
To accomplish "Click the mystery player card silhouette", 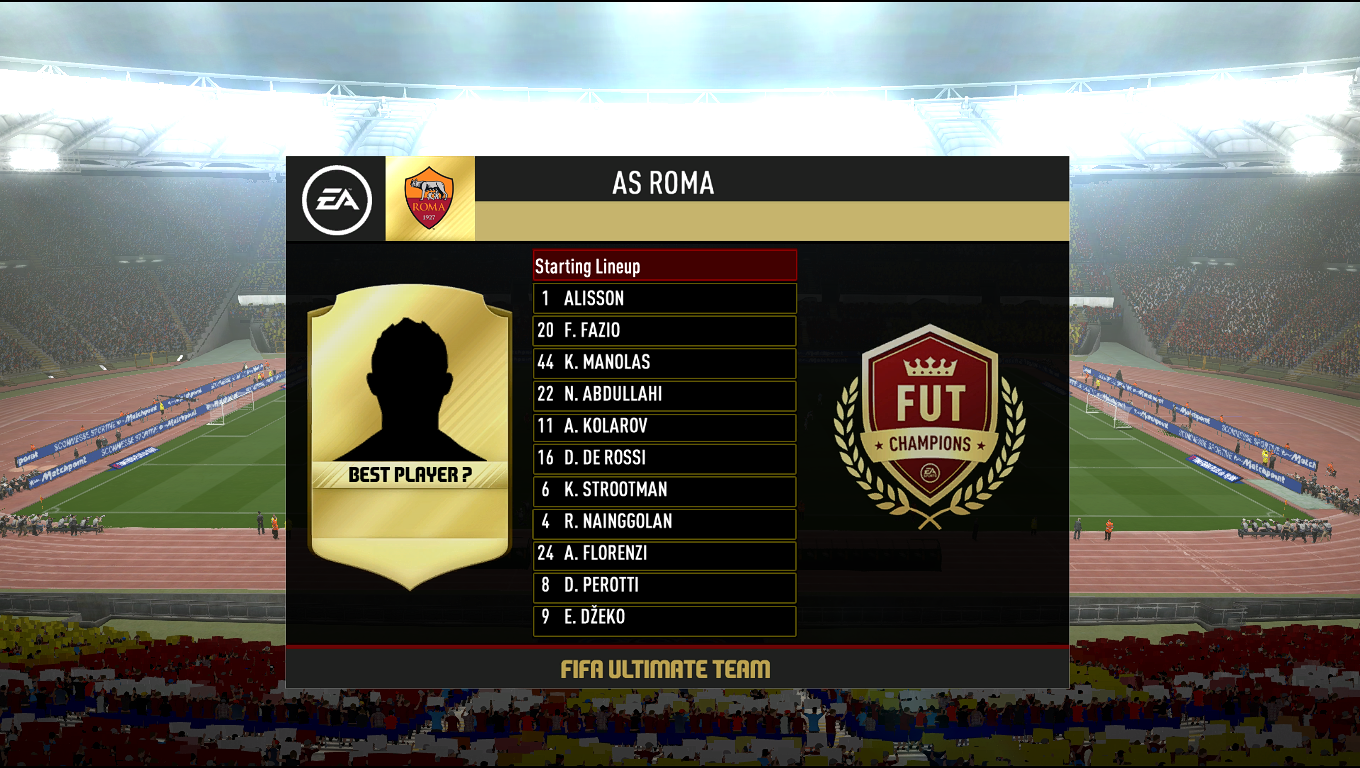I will tap(410, 390).
